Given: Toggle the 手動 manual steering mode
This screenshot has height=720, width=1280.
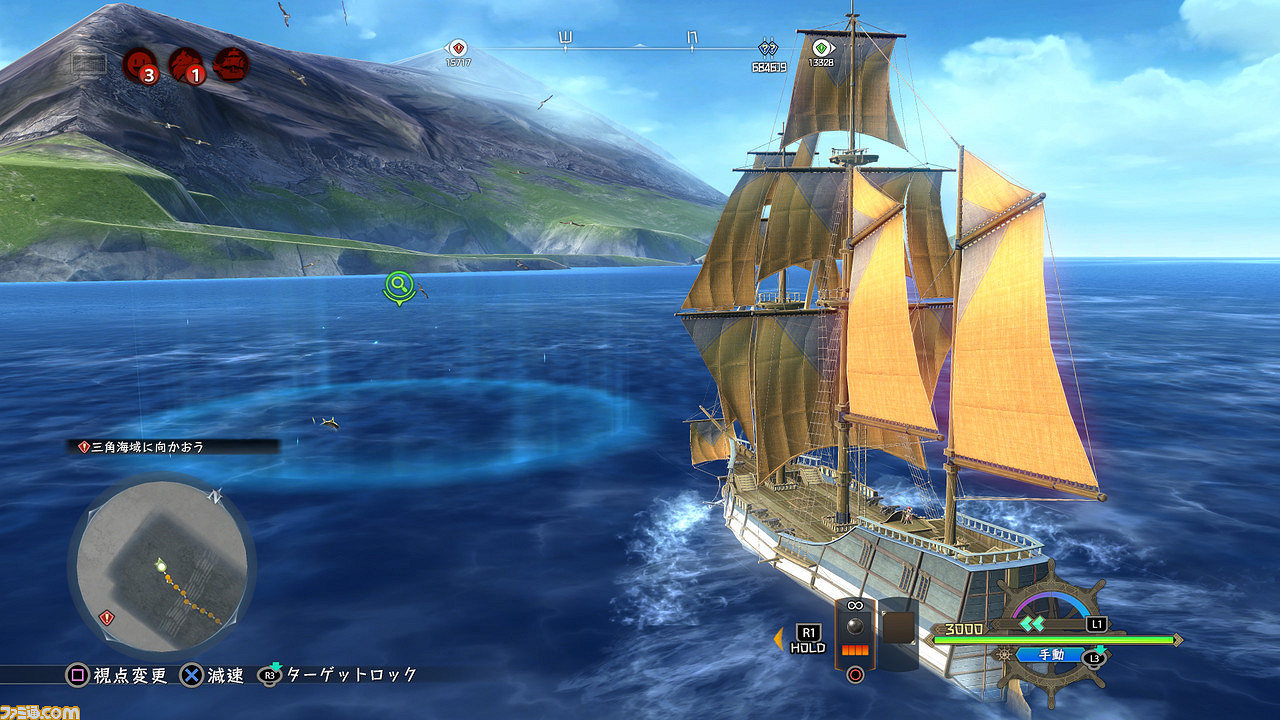Looking at the screenshot, I should [x=1052, y=656].
